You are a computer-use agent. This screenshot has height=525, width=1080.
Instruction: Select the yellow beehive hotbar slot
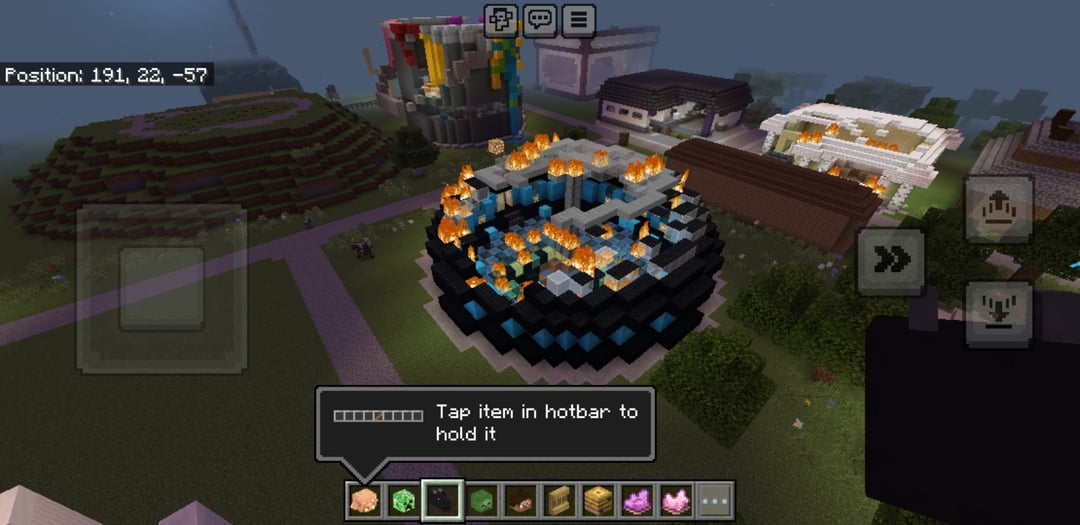point(597,499)
